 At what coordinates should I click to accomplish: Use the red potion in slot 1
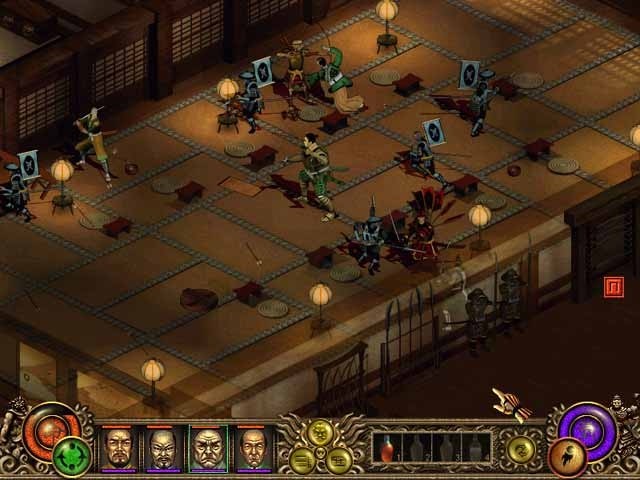pyautogui.click(x=389, y=448)
